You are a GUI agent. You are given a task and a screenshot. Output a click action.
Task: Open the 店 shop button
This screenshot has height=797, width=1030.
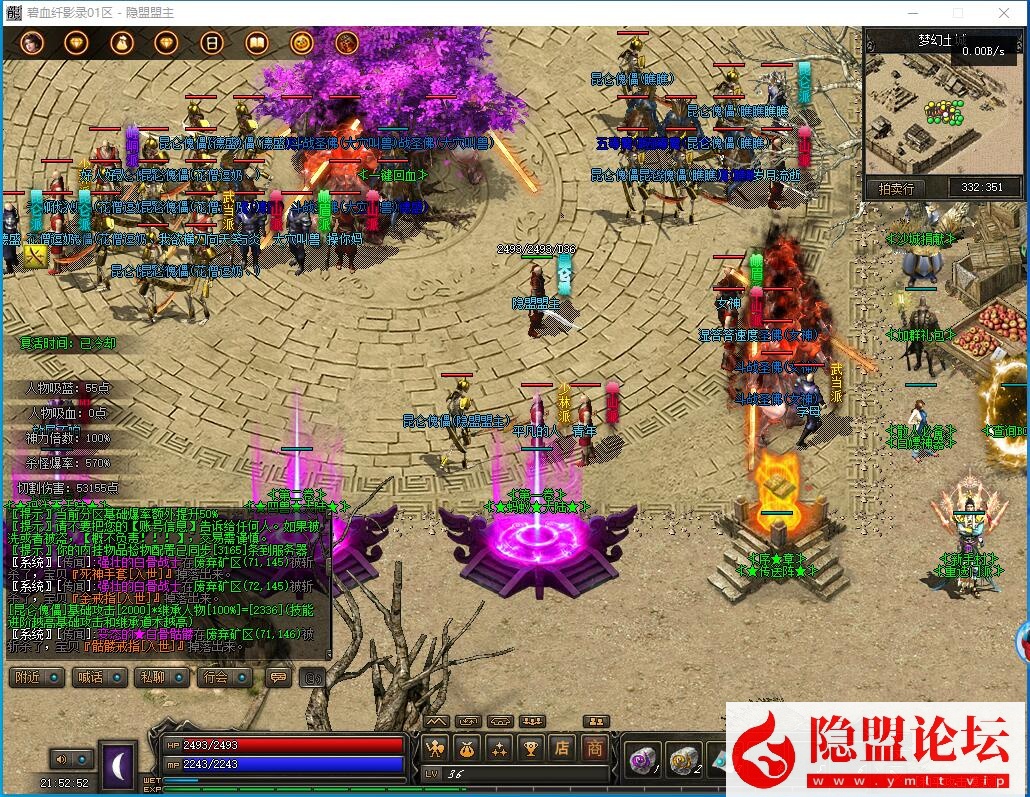point(563,747)
